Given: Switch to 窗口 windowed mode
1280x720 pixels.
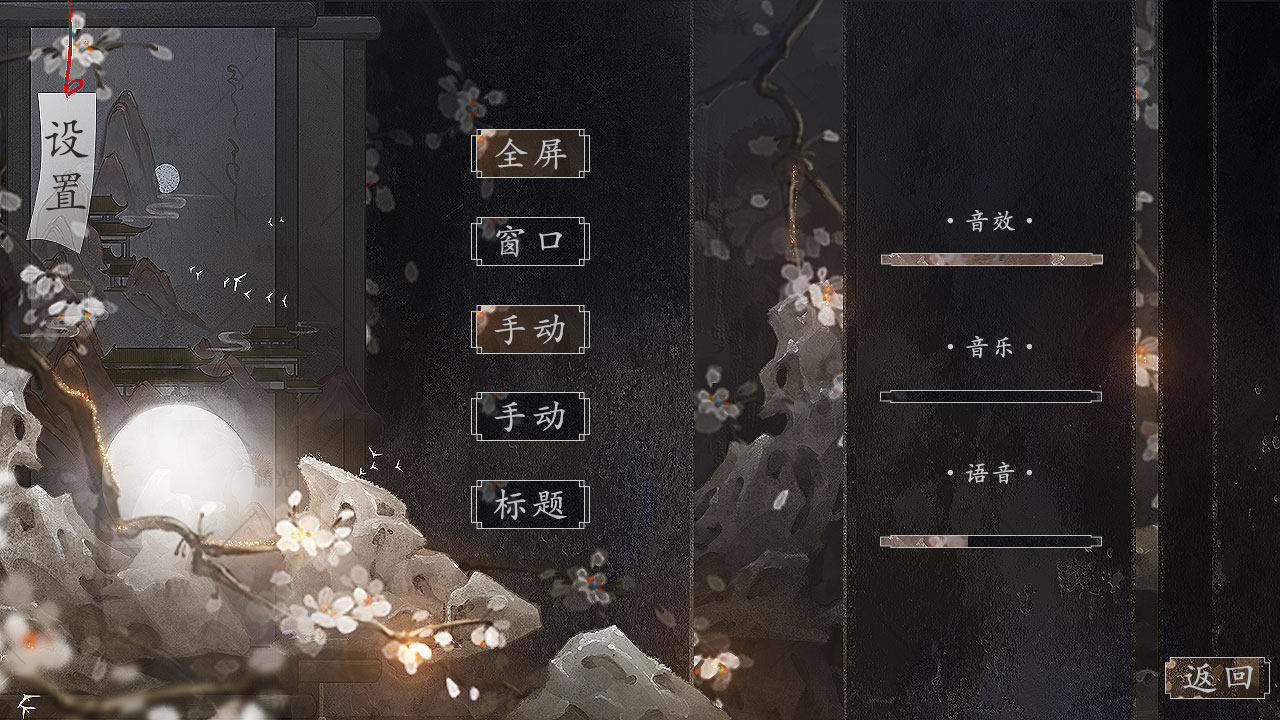Looking at the screenshot, I should (x=530, y=242).
